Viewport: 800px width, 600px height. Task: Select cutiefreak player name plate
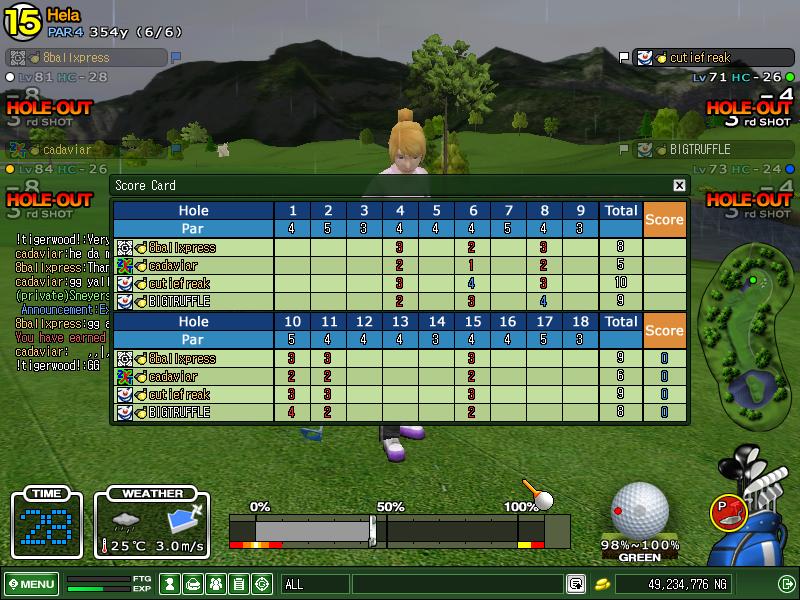698,58
